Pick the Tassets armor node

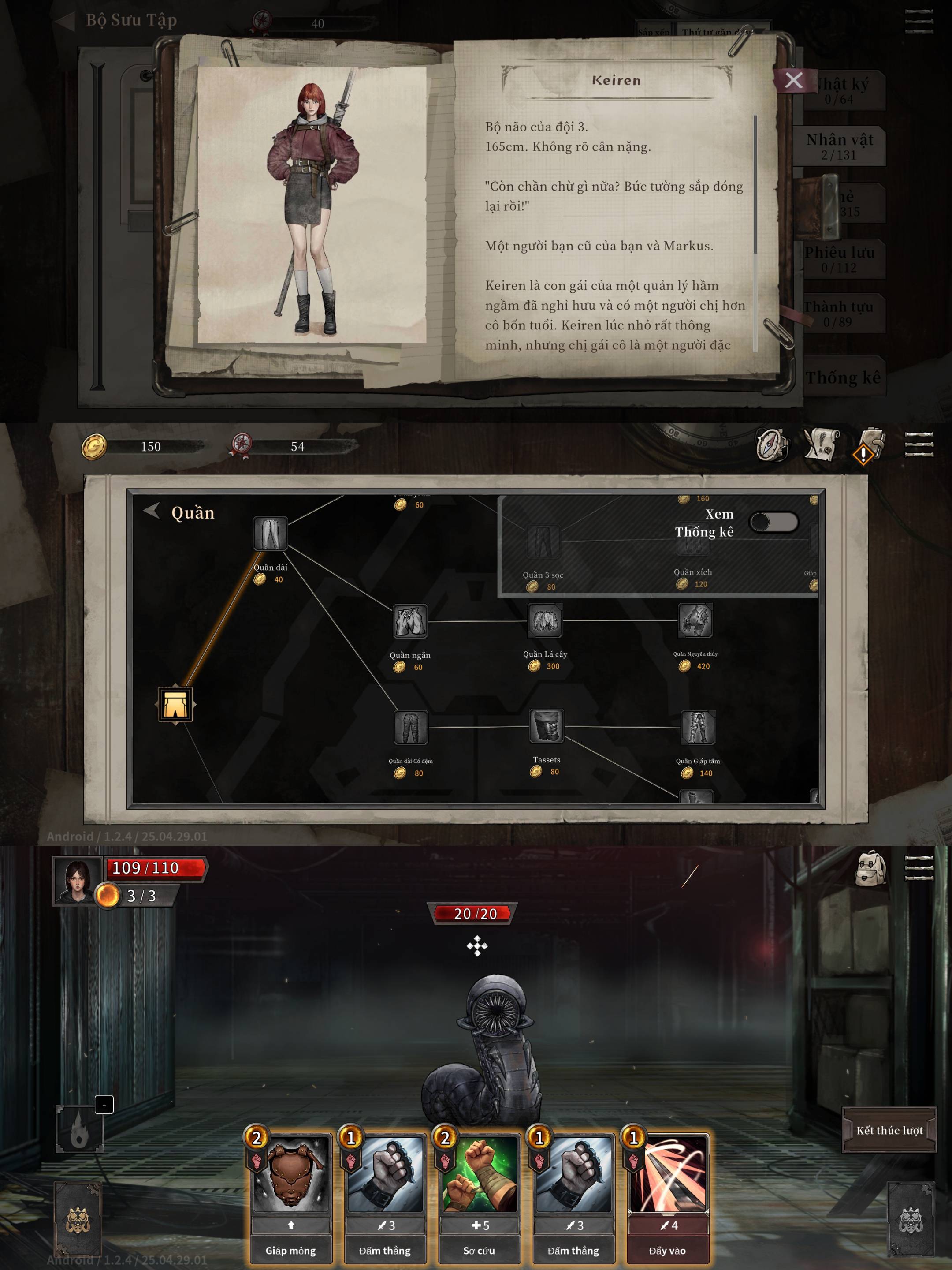(x=546, y=727)
